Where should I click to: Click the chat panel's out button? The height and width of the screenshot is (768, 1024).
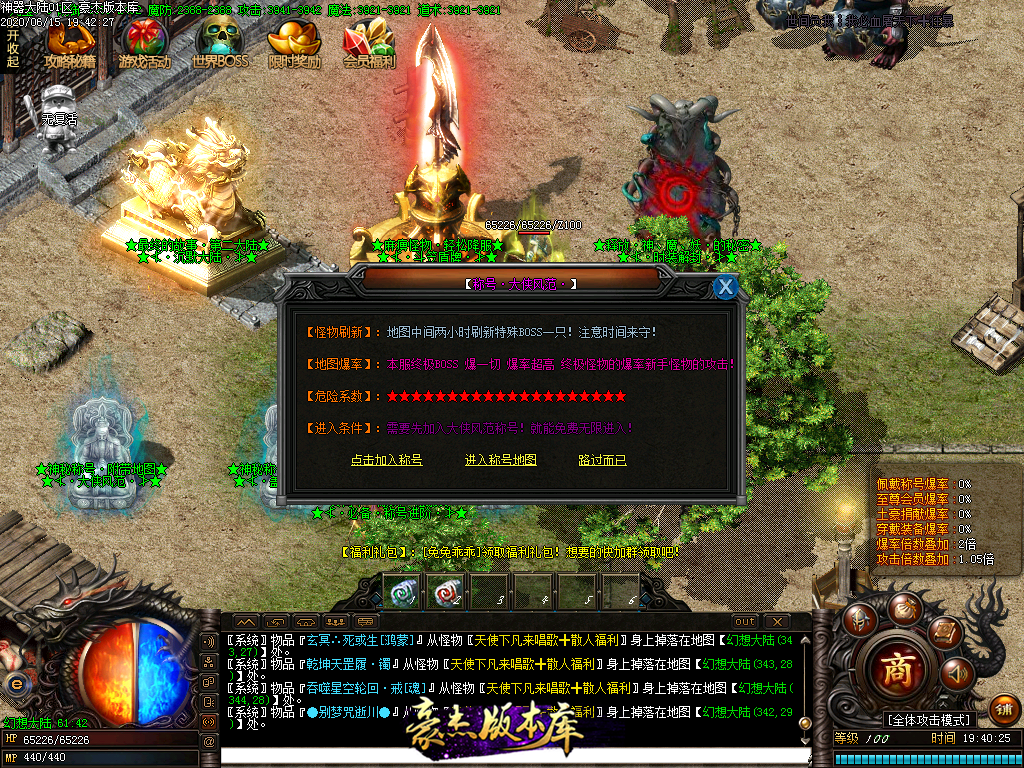click(745, 622)
